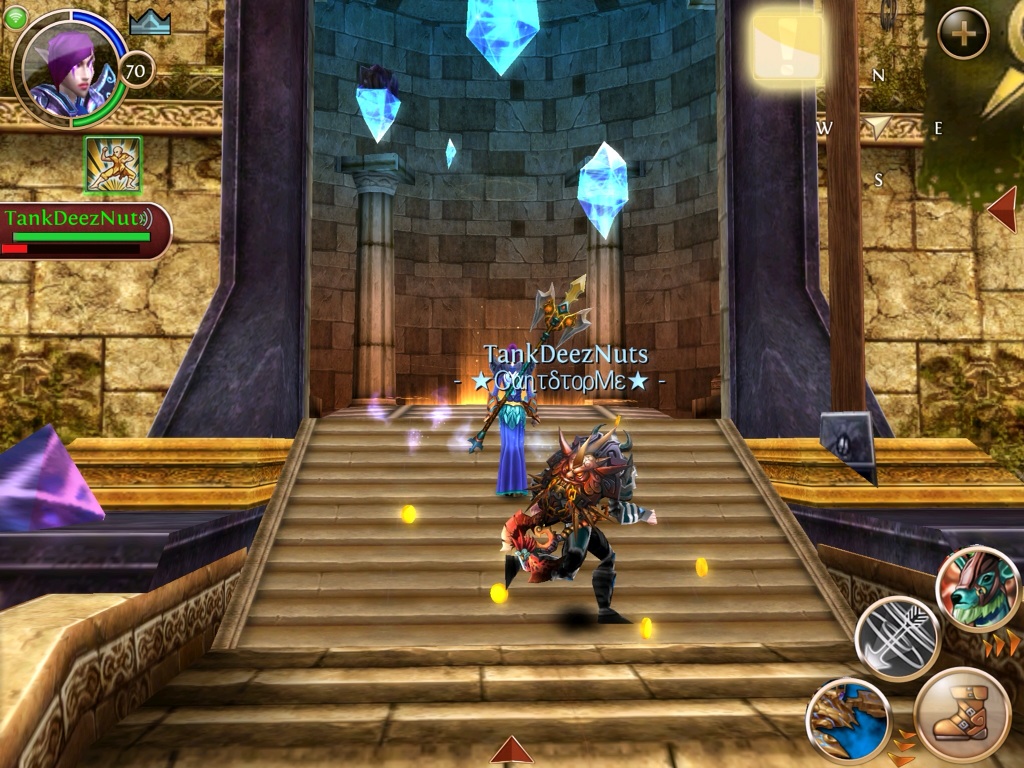Tap the green Wi-Fi connection indicator
This screenshot has height=768, width=1024.
(x=14, y=17)
